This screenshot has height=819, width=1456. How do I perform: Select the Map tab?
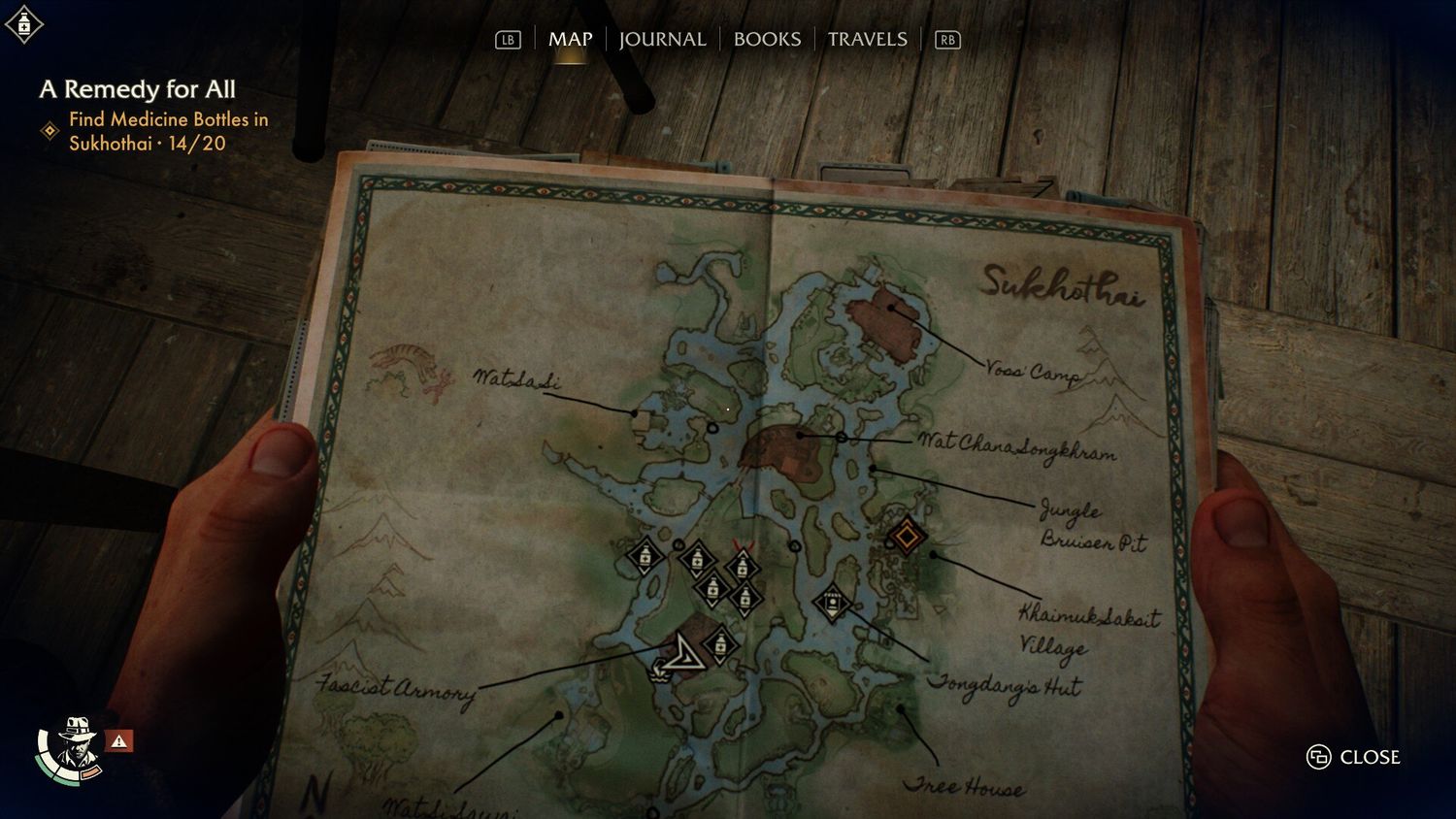pos(570,40)
